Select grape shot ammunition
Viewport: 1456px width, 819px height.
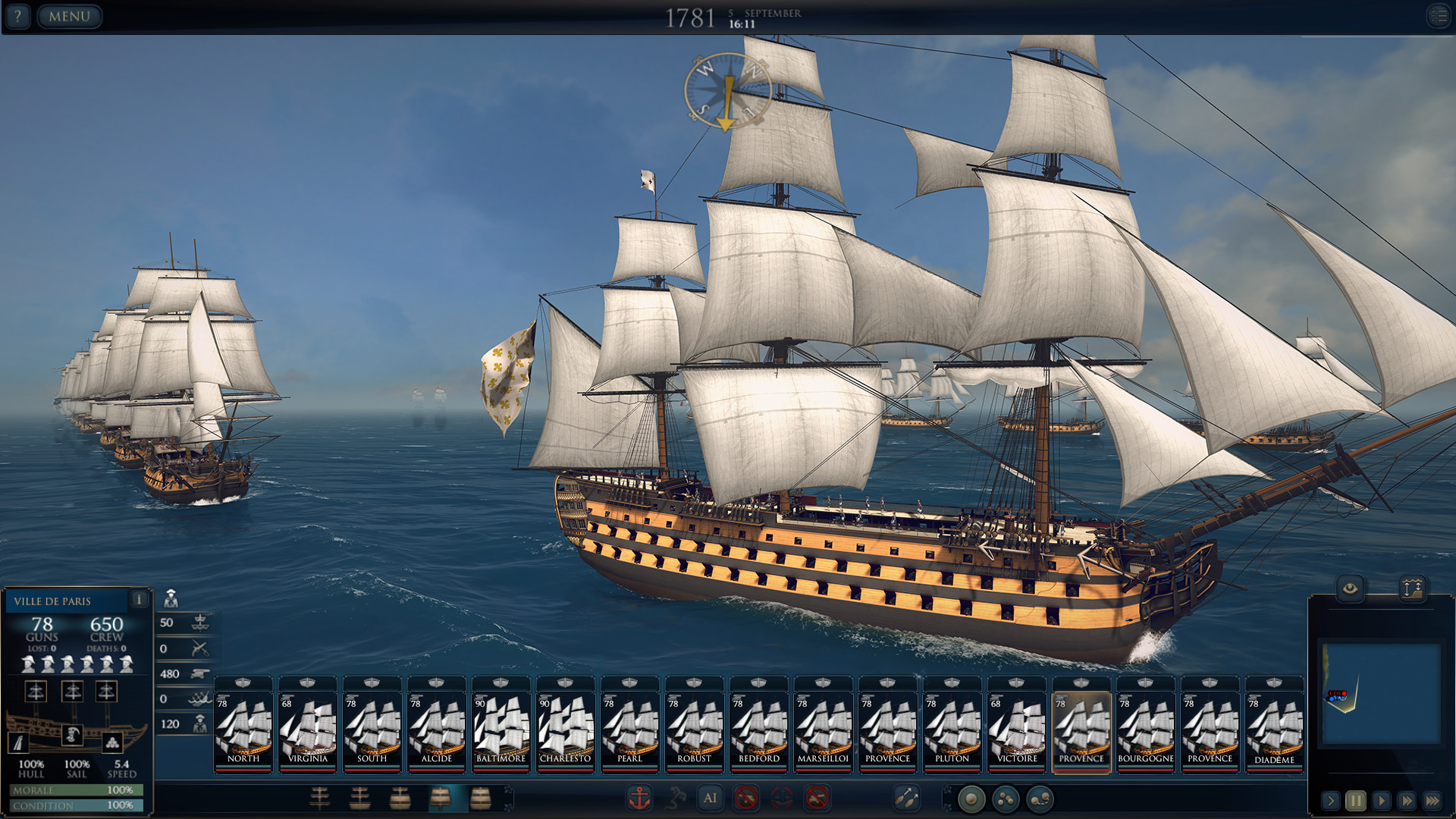(x=1006, y=799)
